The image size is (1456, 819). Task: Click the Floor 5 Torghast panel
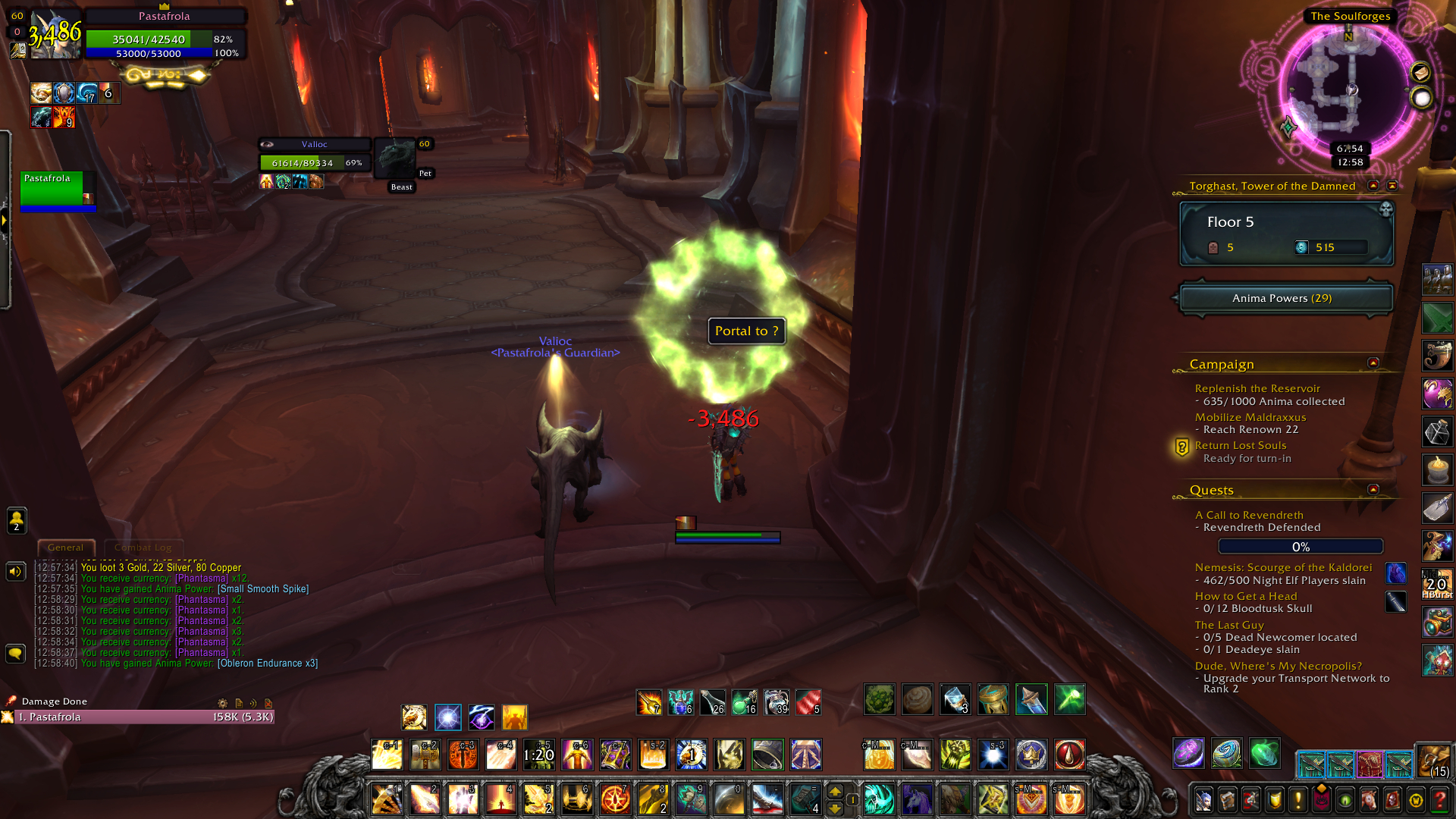(1286, 234)
